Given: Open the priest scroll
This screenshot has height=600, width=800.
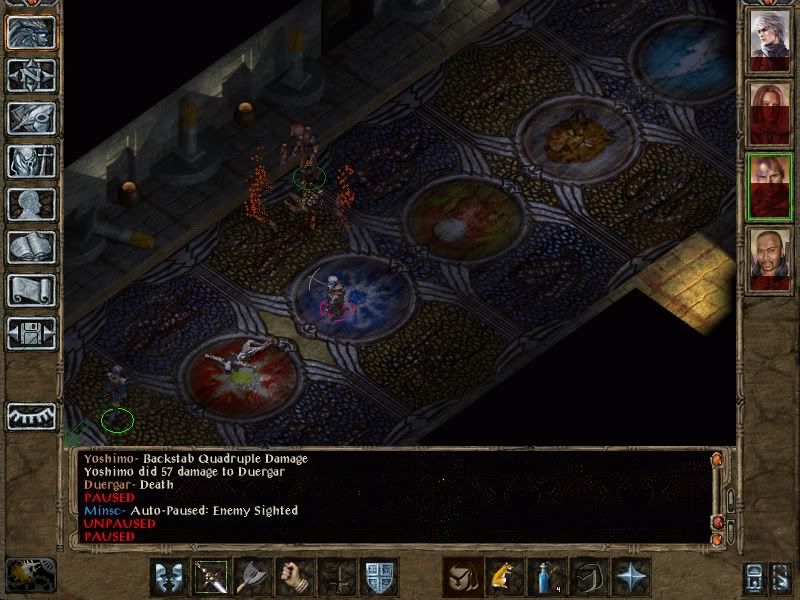Looking at the screenshot, I should (x=31, y=290).
